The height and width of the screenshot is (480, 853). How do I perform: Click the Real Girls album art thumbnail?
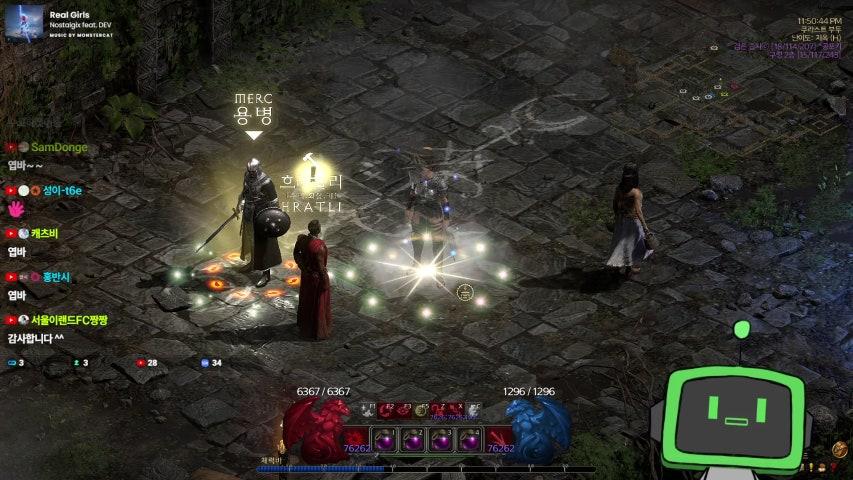24,24
